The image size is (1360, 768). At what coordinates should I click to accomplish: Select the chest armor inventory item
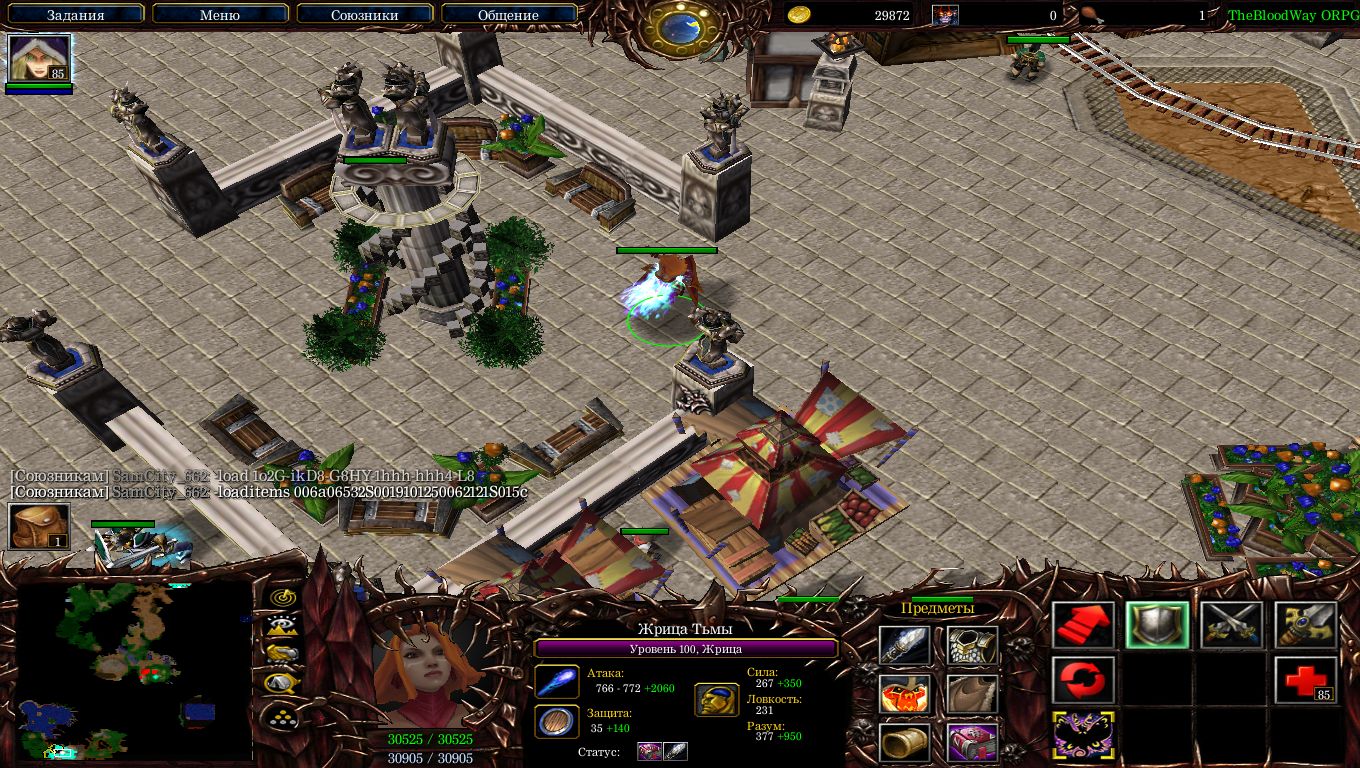972,647
